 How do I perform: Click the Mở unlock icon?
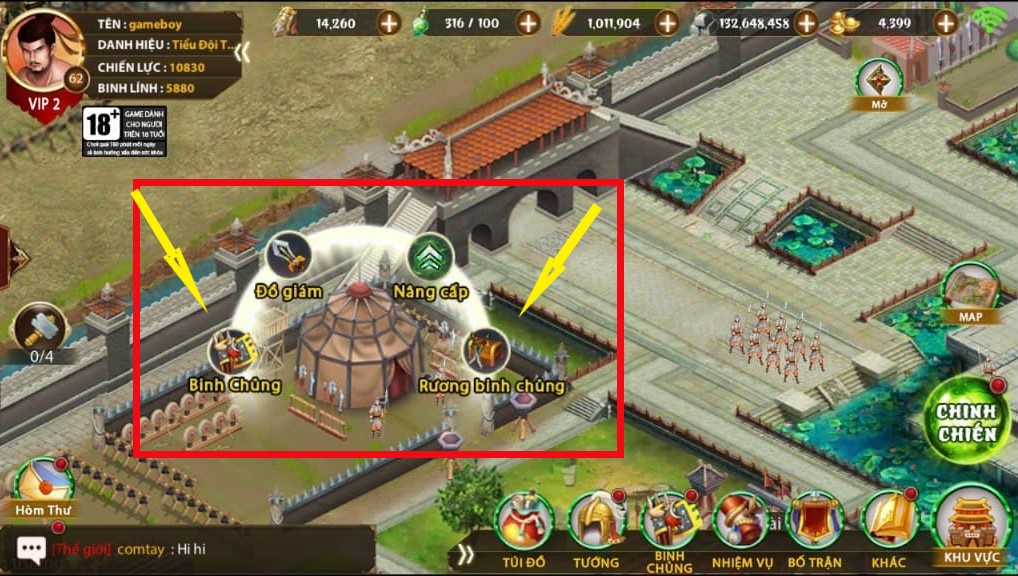pos(881,80)
